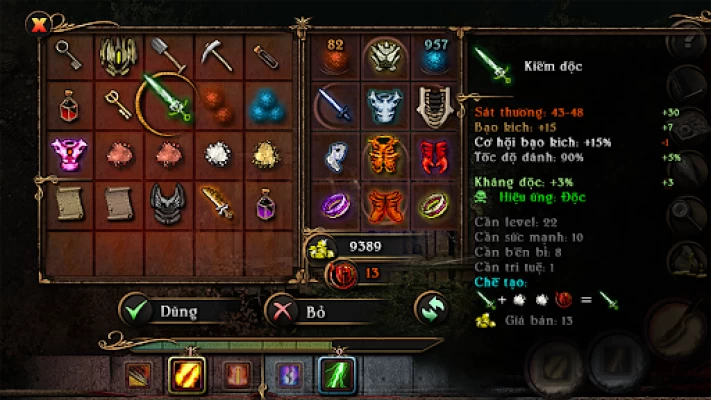Select the pink glowing armor piece
Screen dimensions: 711x400
tap(69, 152)
